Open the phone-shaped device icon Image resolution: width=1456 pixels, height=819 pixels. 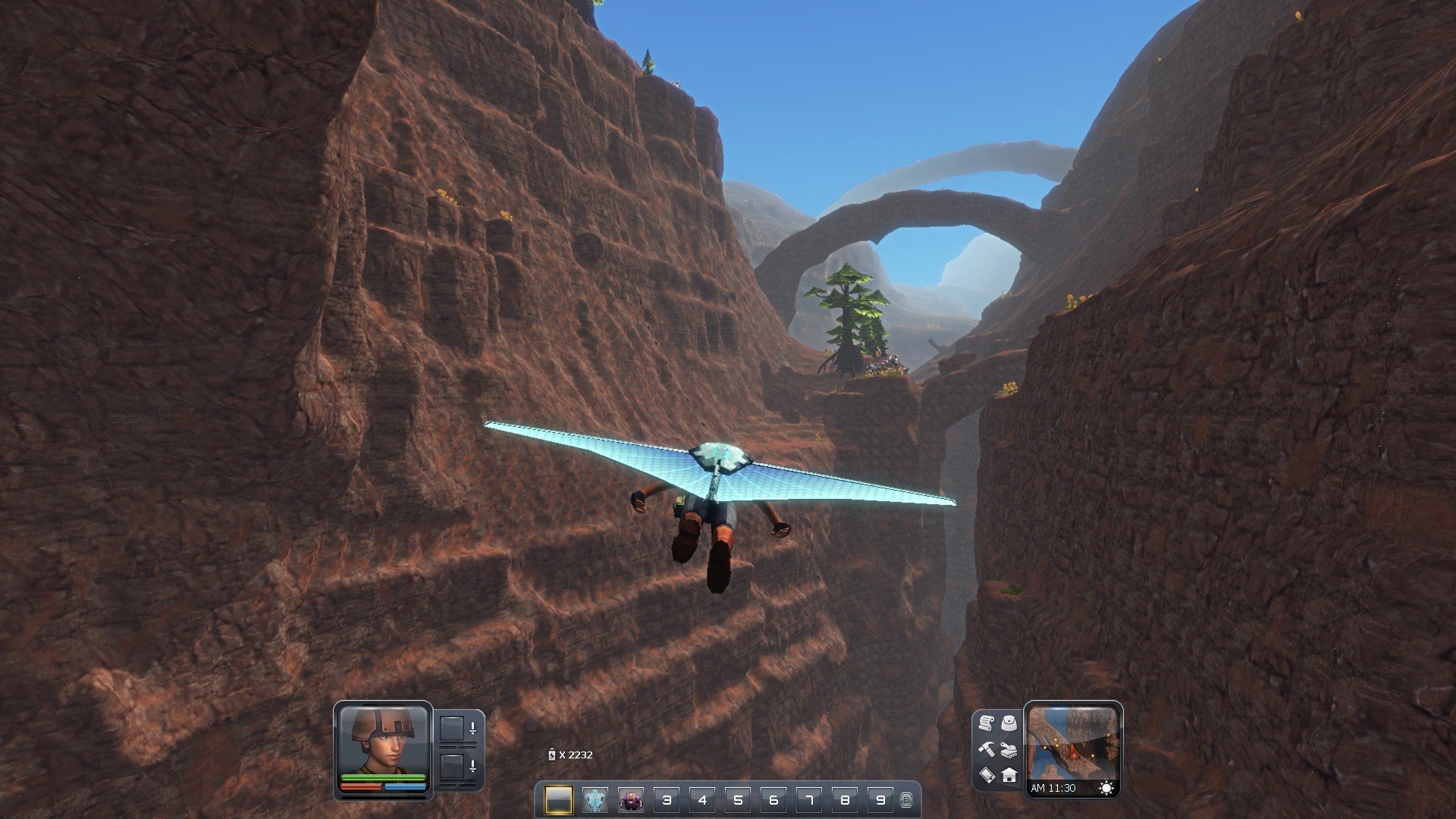coord(986,774)
